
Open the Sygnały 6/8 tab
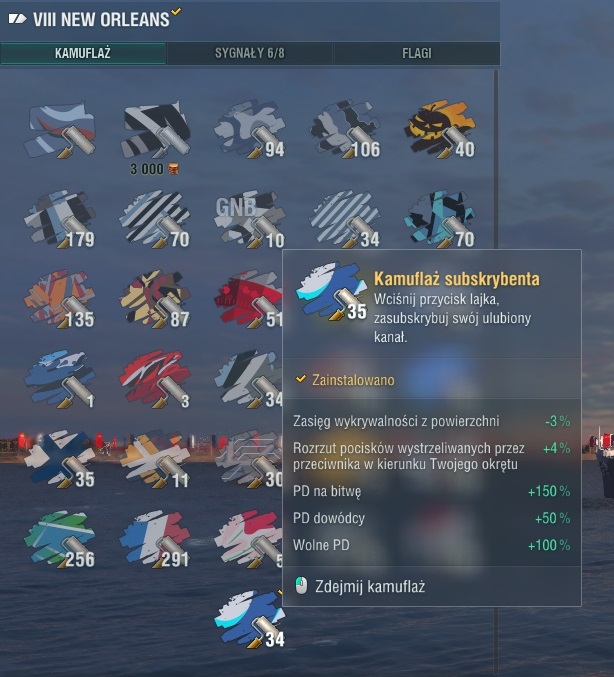[250, 53]
